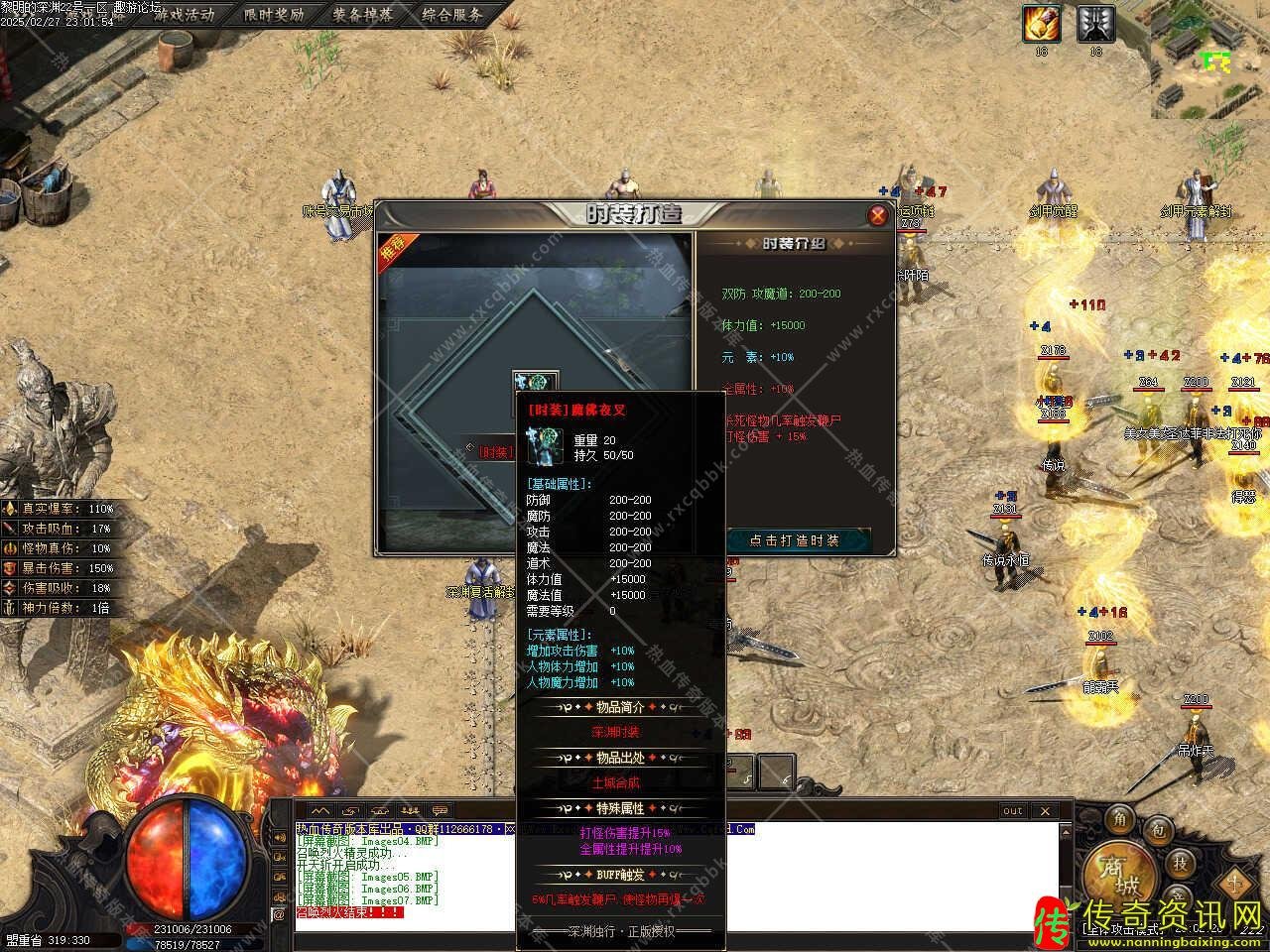The image size is (1270, 952).
Task: Open the 限时奖励 menu
Action: point(274,15)
